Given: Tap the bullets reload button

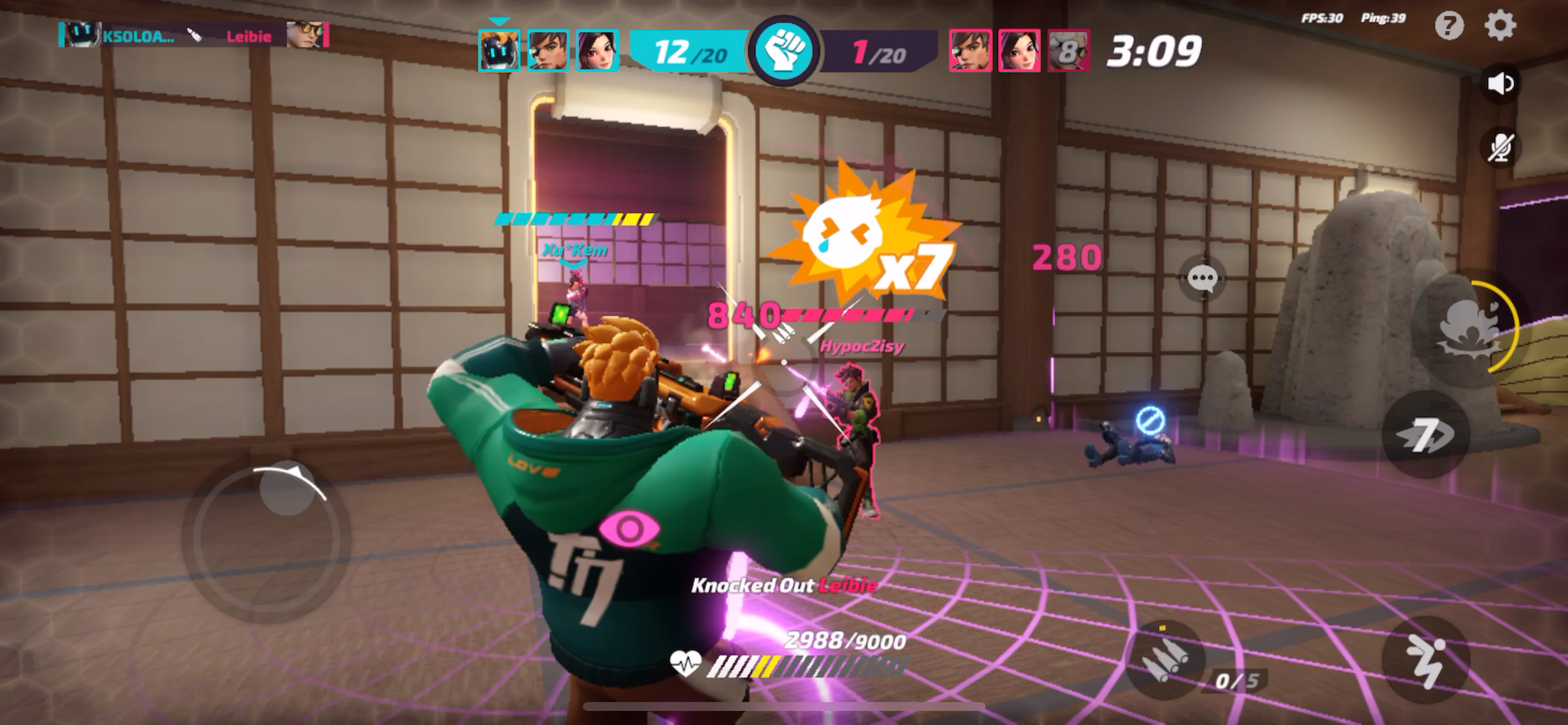Looking at the screenshot, I should click(1163, 660).
